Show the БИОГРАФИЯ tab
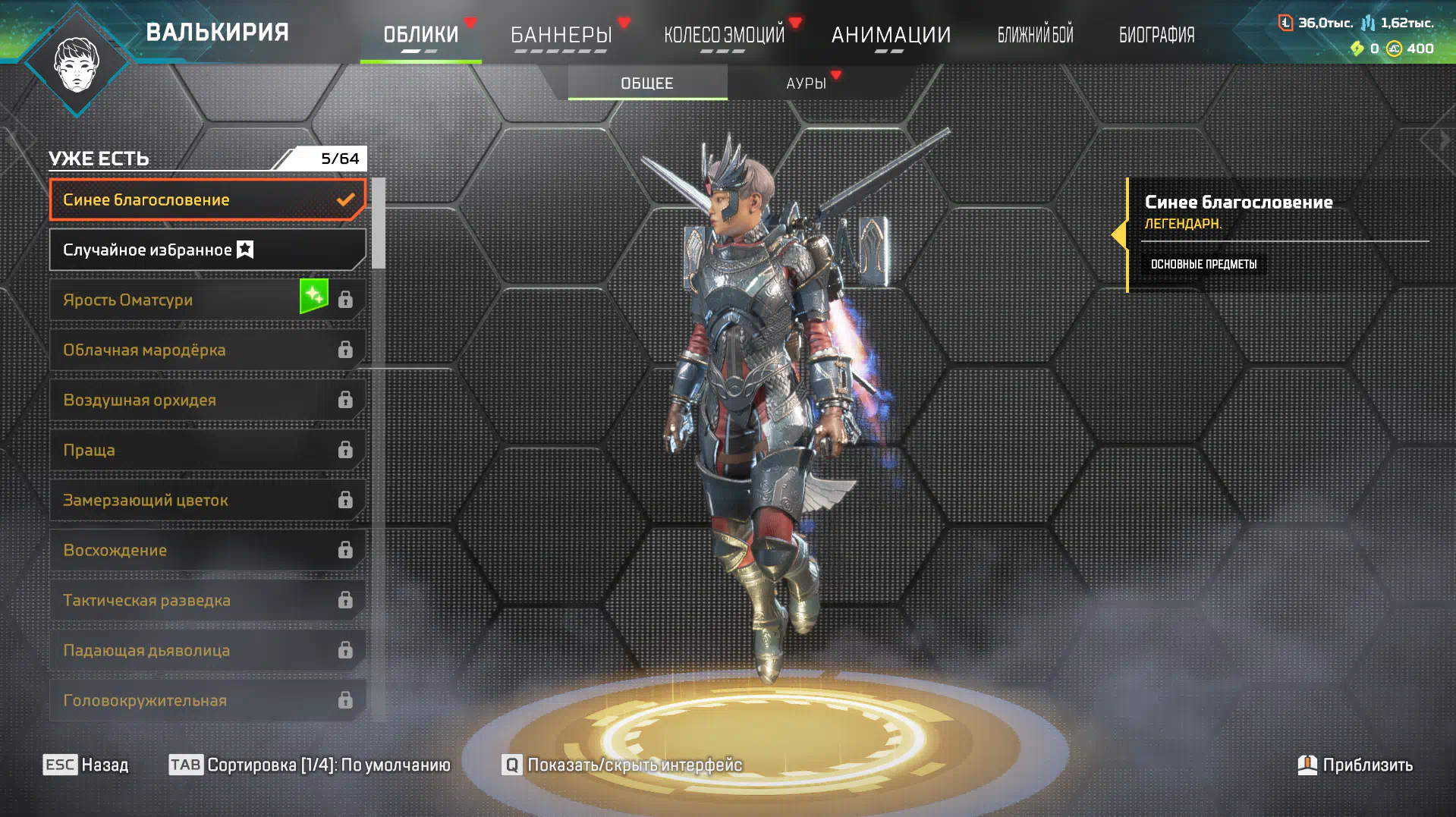 [x=1156, y=34]
